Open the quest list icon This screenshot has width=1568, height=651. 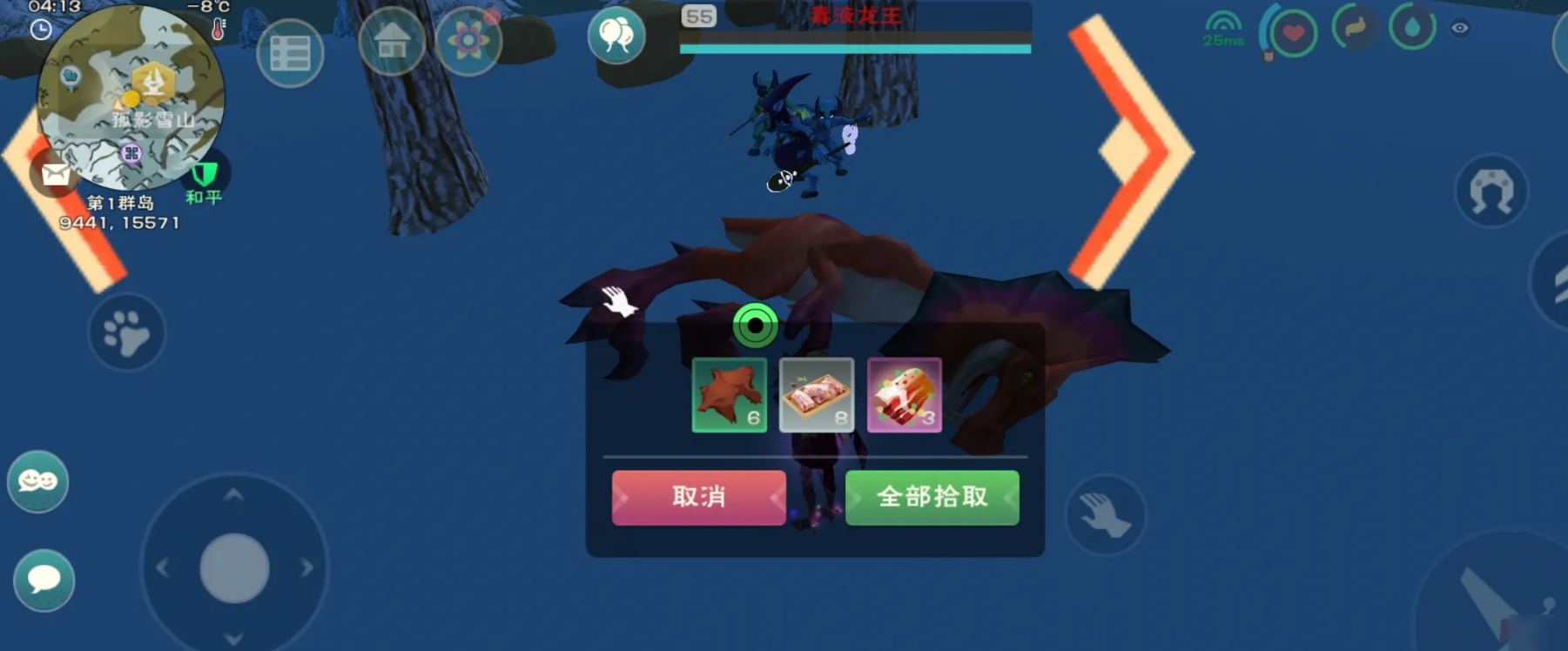click(292, 51)
